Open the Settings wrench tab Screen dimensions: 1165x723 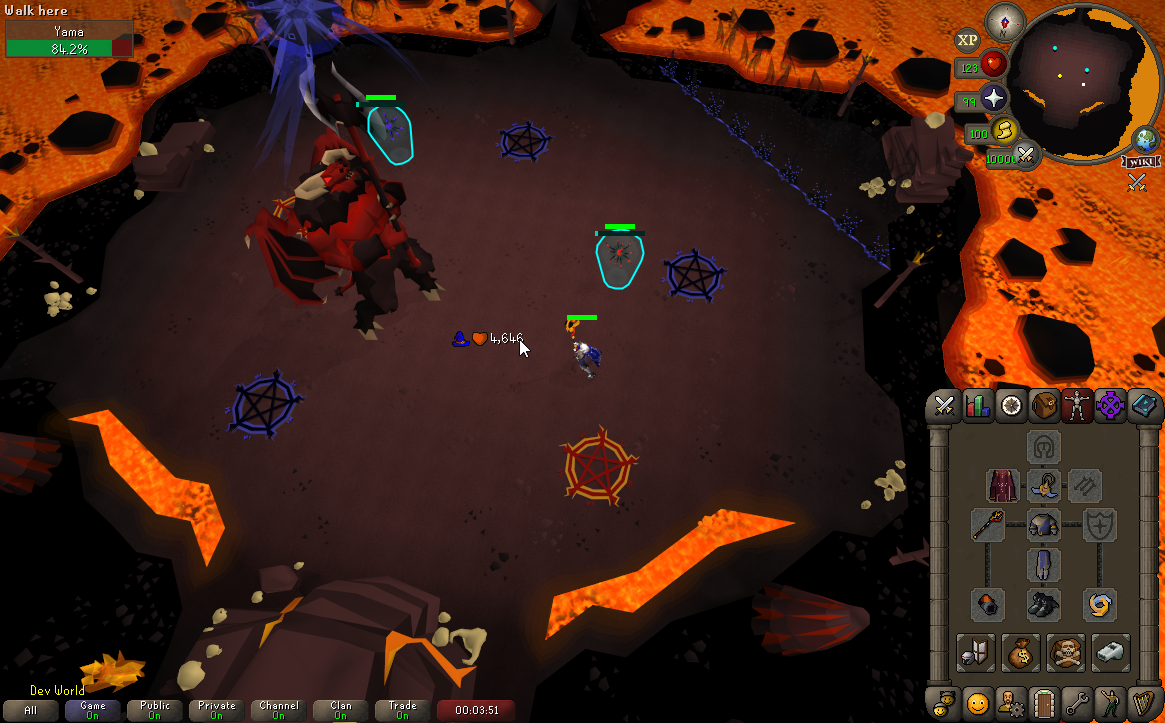click(1077, 702)
